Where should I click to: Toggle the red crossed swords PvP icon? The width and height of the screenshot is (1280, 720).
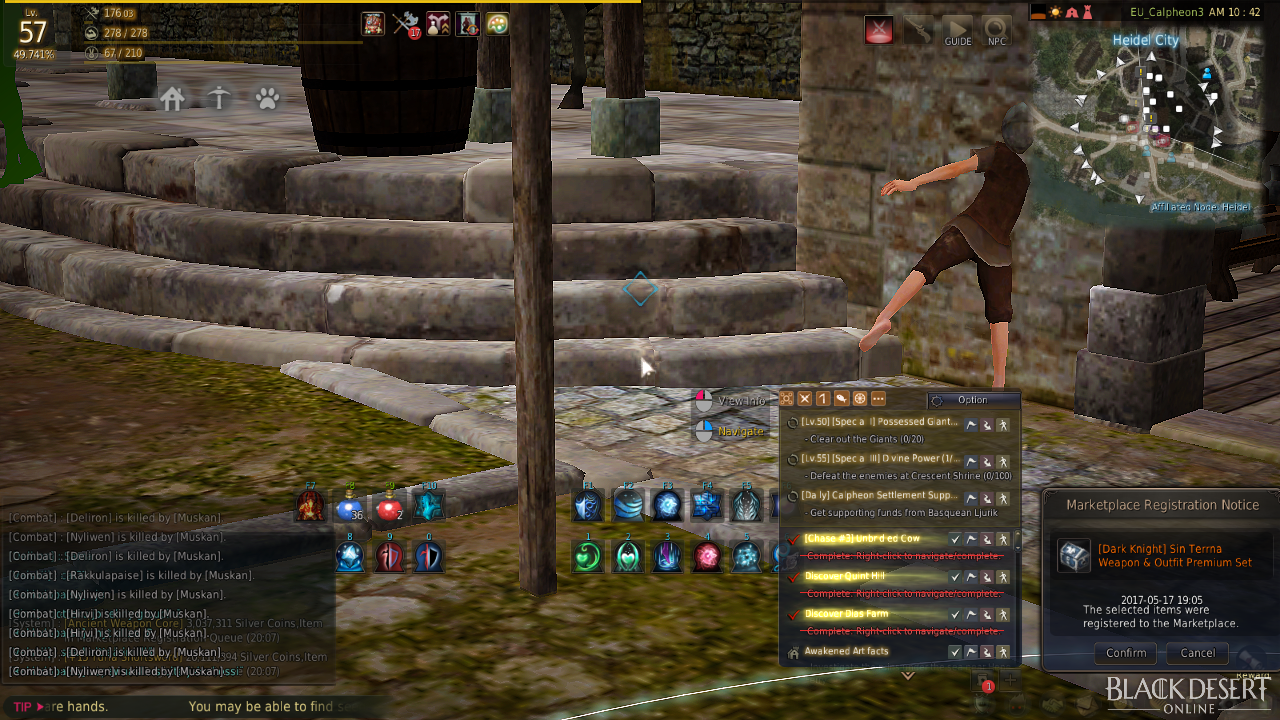879,30
